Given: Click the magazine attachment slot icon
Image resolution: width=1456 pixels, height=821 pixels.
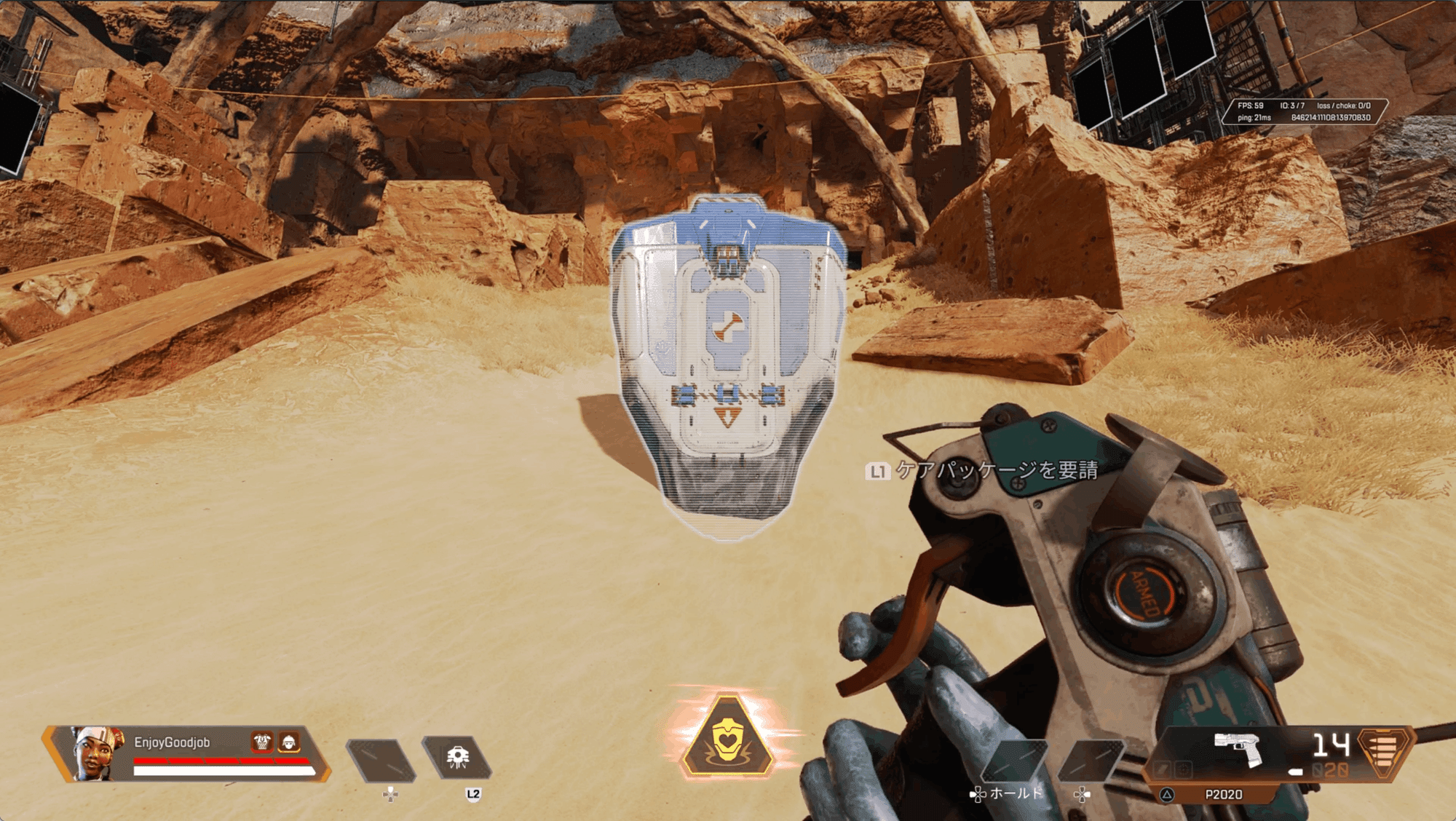Looking at the screenshot, I should point(1163,769).
